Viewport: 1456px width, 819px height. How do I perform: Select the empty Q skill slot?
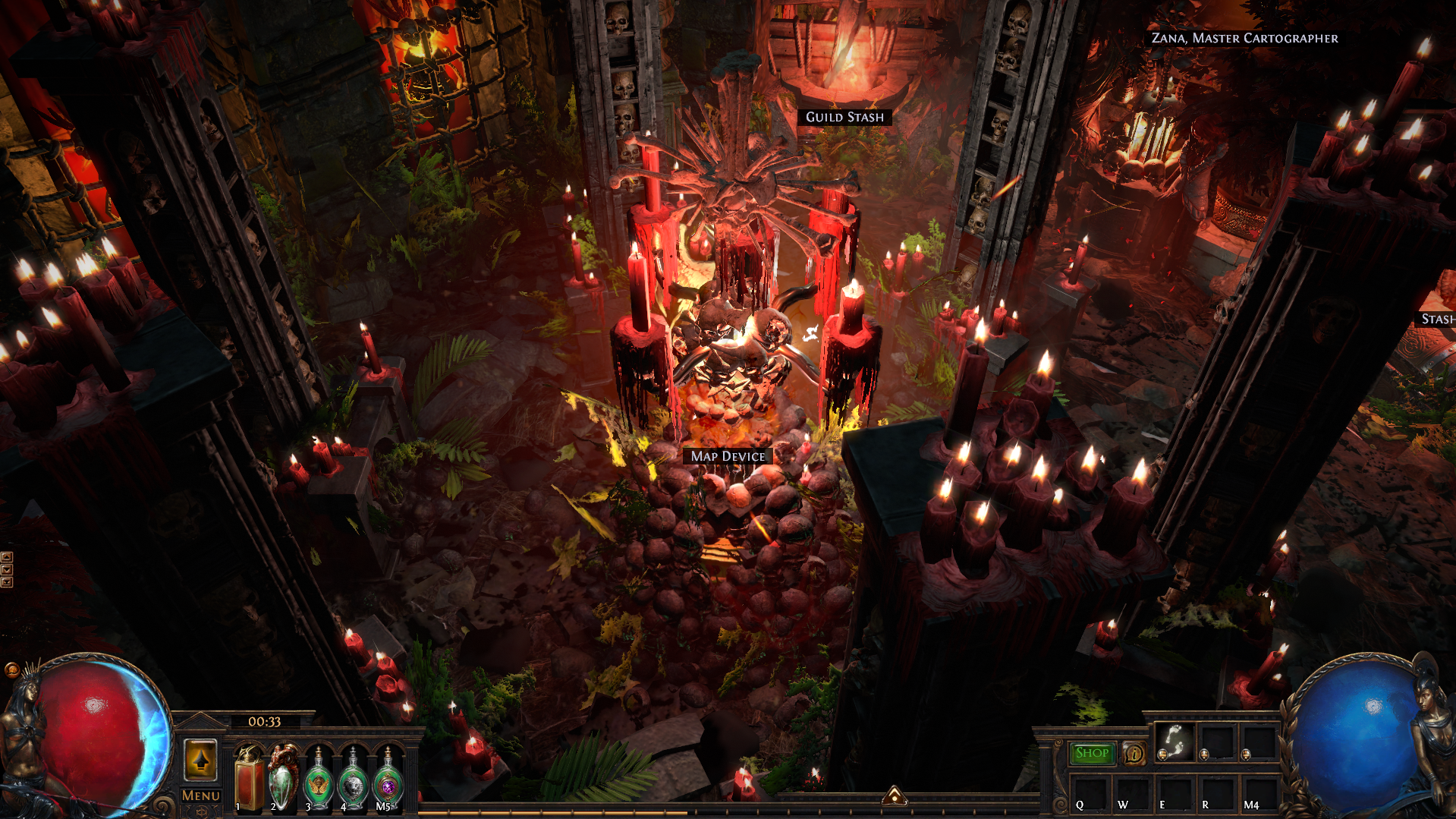pyautogui.click(x=1090, y=793)
